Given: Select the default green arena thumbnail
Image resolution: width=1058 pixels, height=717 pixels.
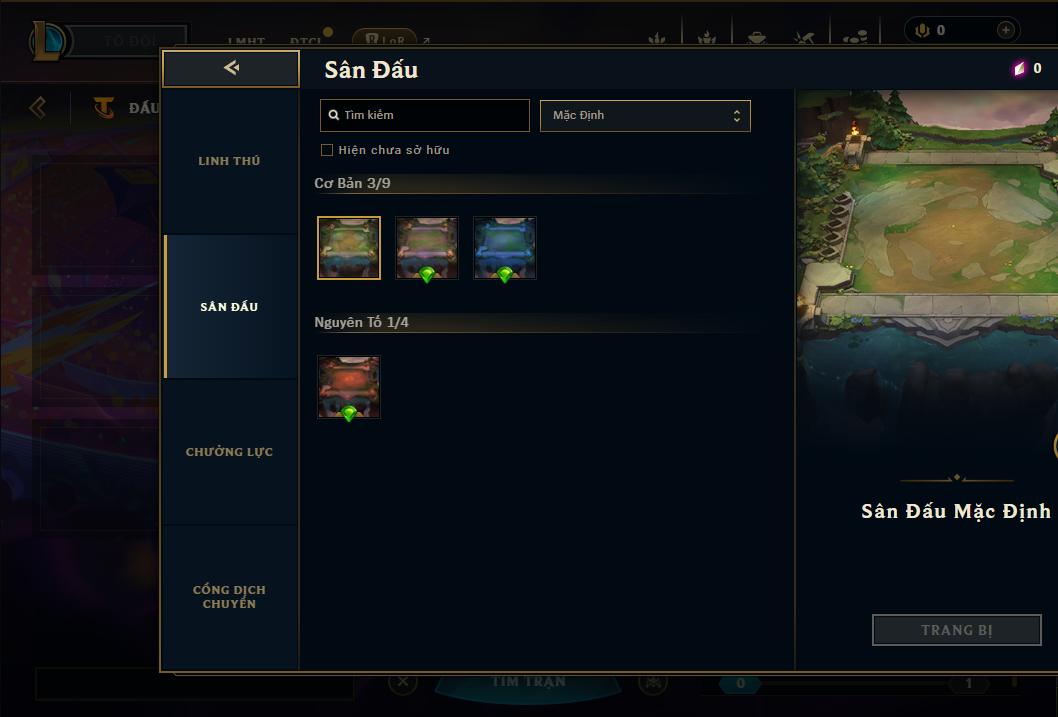Looking at the screenshot, I should point(349,248).
